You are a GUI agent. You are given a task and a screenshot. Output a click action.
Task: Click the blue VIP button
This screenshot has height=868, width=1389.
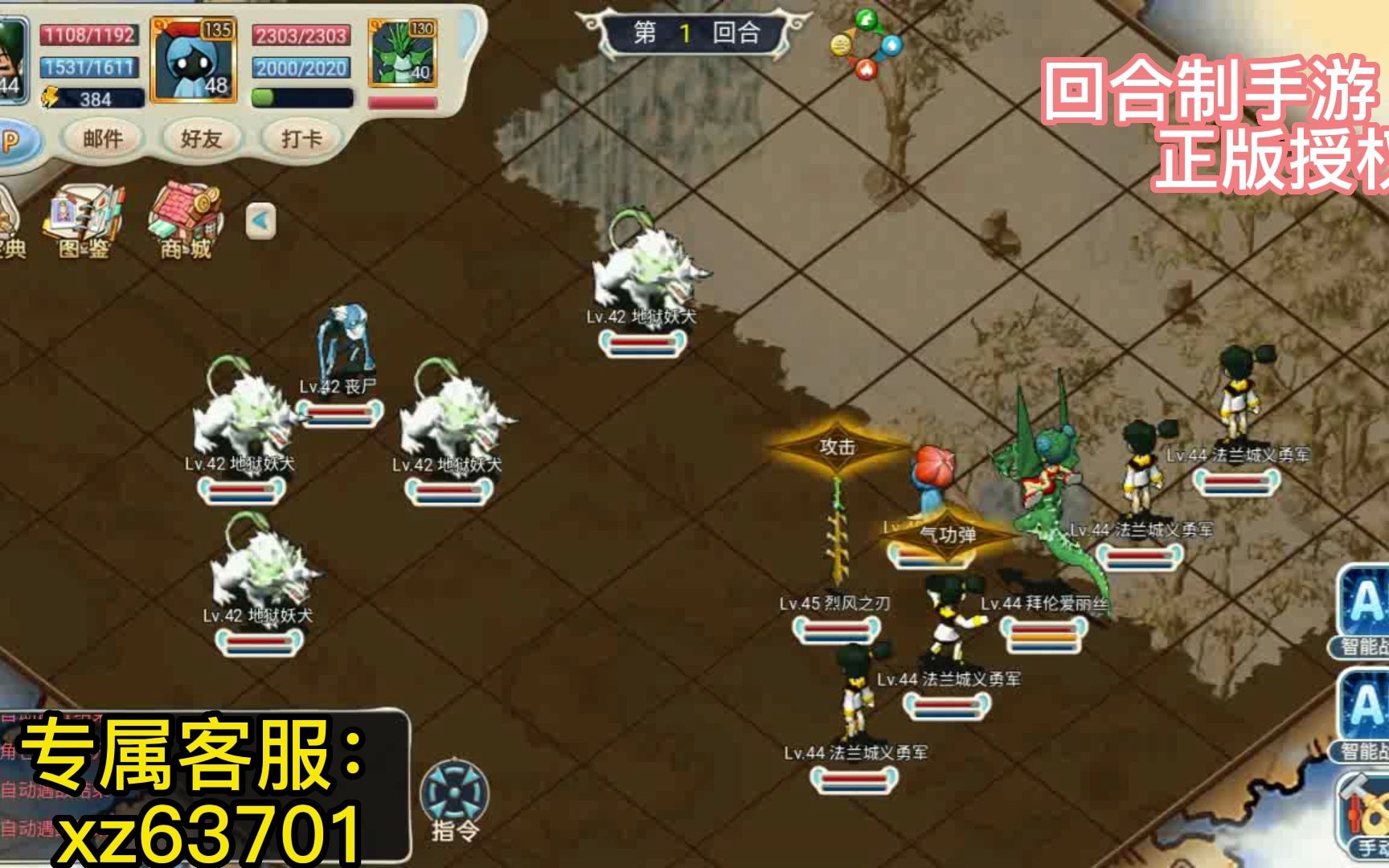[11, 141]
